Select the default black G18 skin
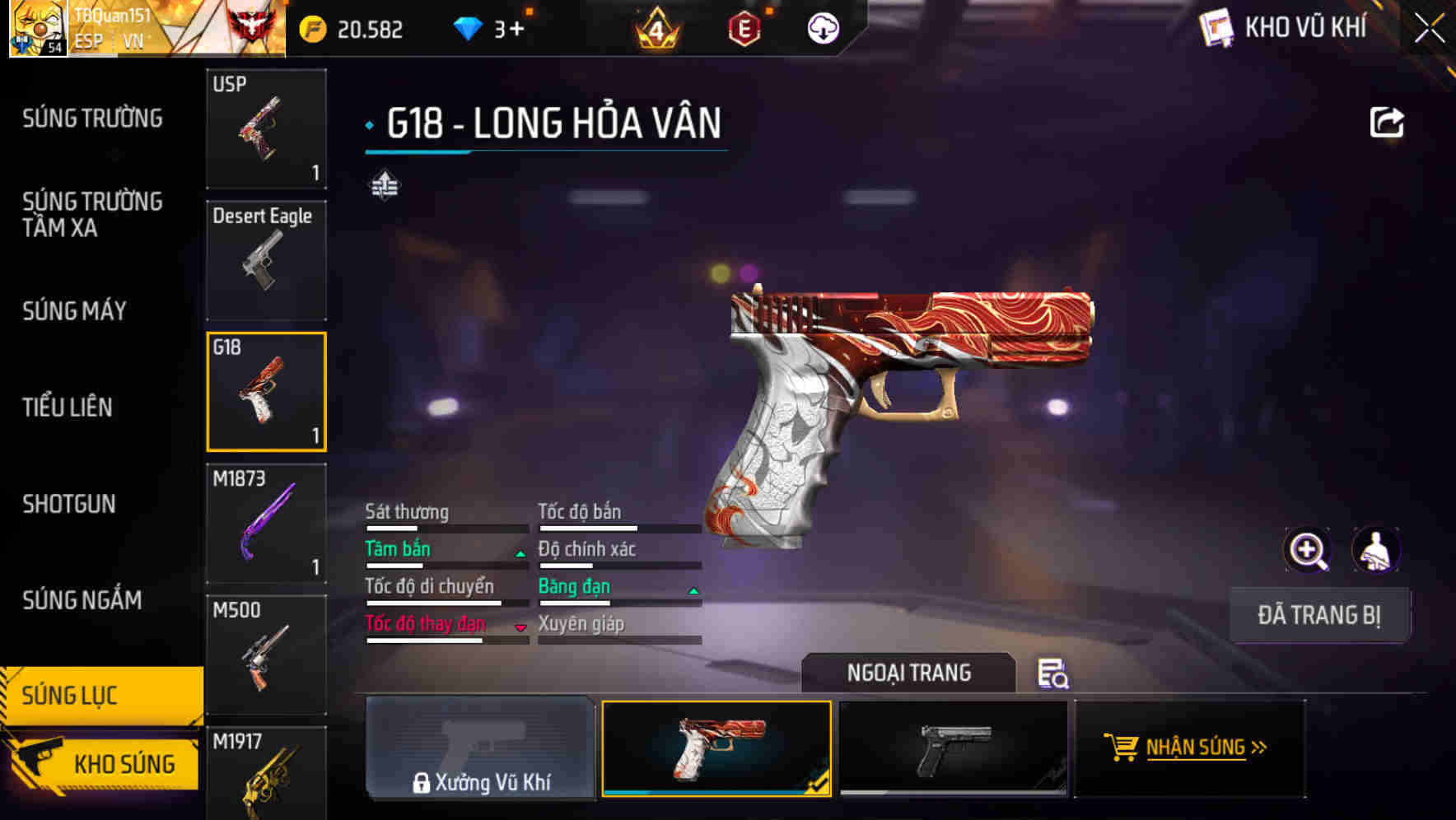The width and height of the screenshot is (1456, 820). (953, 748)
